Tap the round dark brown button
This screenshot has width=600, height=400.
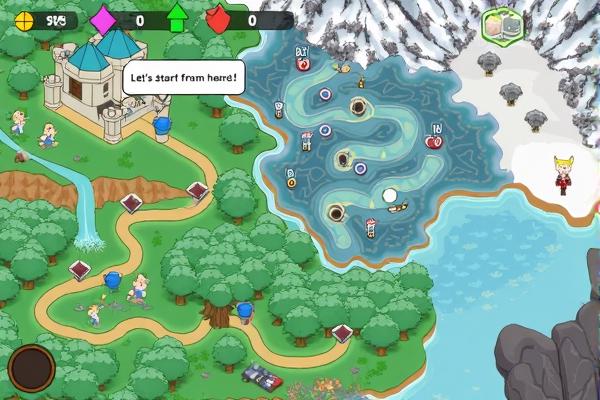[31, 370]
